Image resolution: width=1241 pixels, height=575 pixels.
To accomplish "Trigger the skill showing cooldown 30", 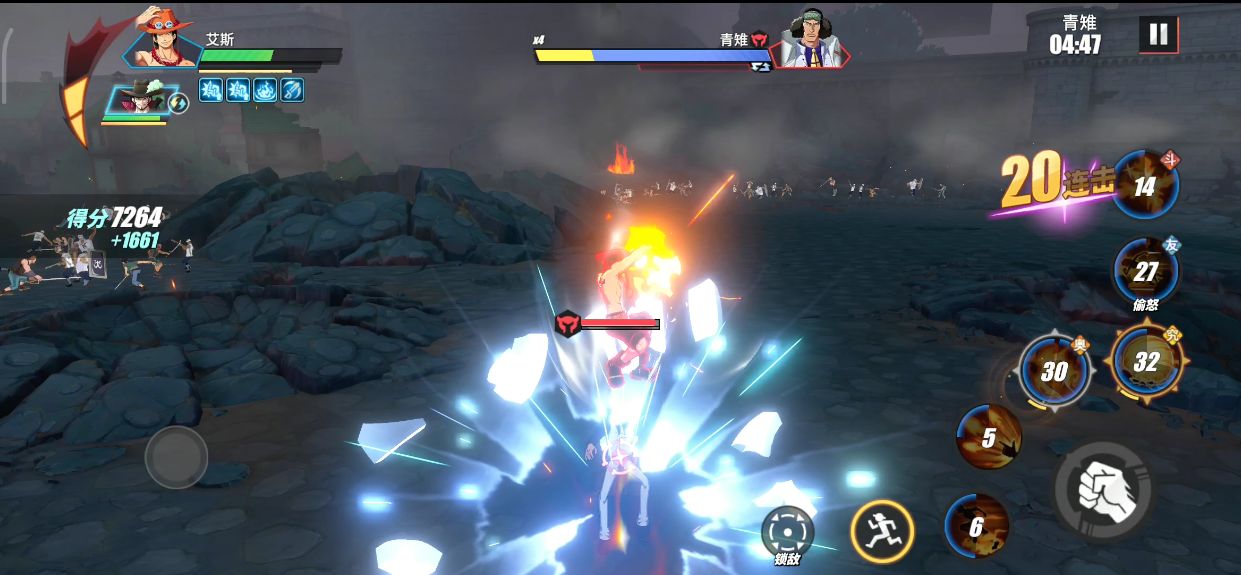I will coord(1053,371).
